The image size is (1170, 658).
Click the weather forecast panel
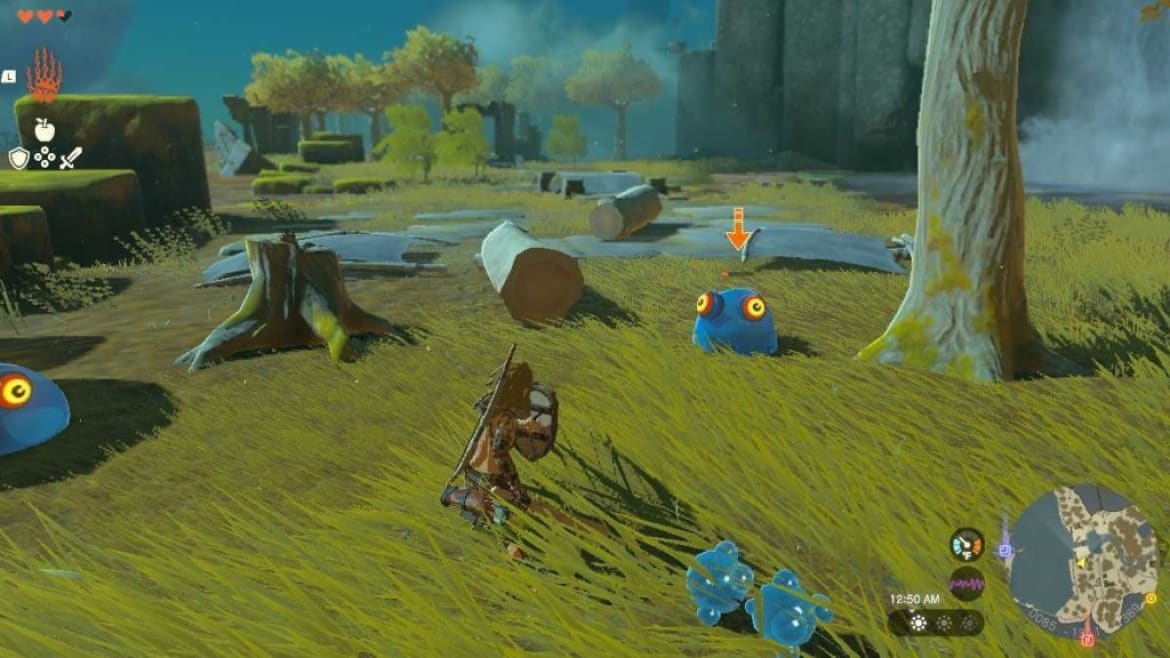(x=936, y=623)
